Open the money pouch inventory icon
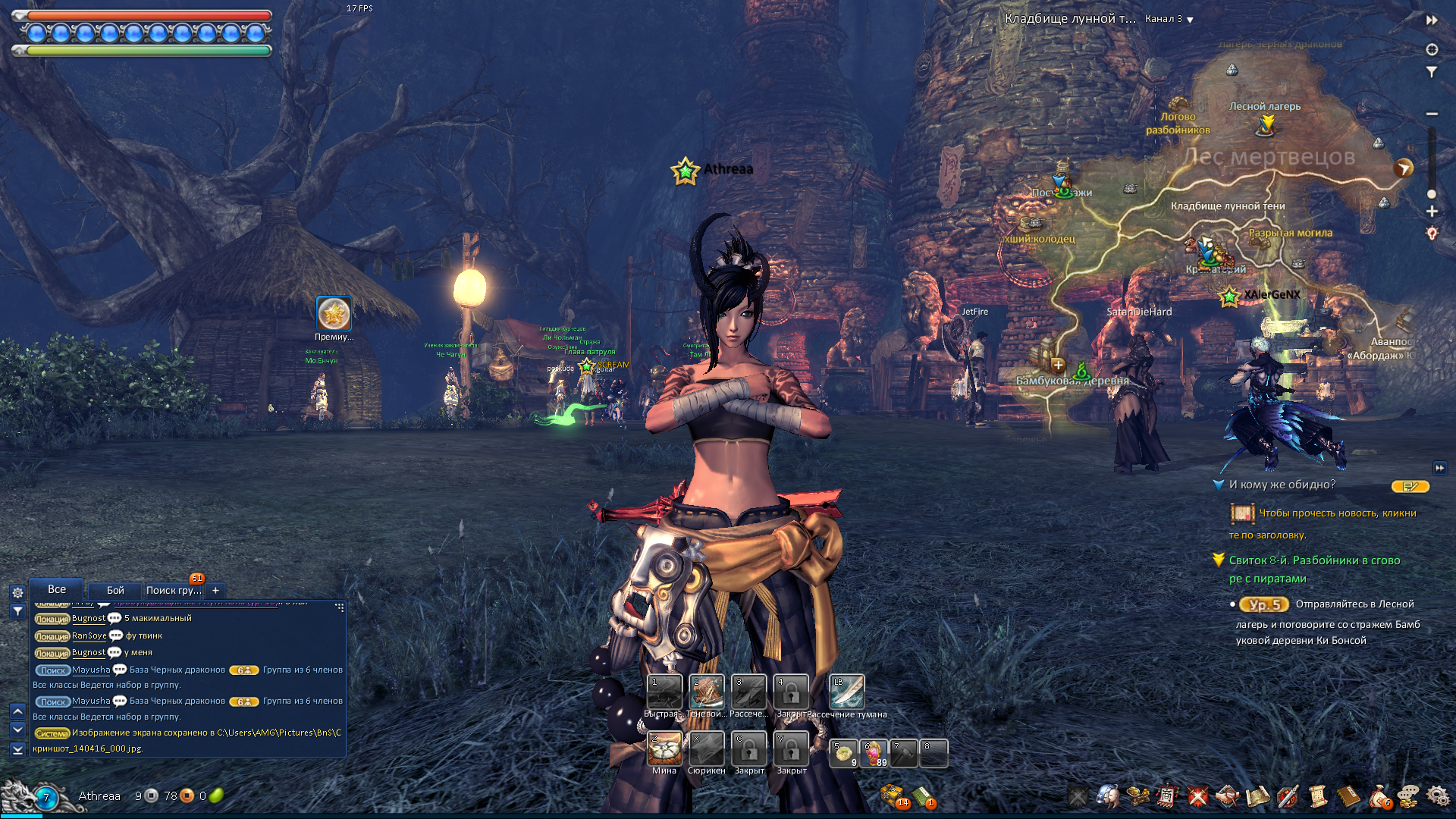This screenshot has width=1456, height=819. (x=1379, y=795)
